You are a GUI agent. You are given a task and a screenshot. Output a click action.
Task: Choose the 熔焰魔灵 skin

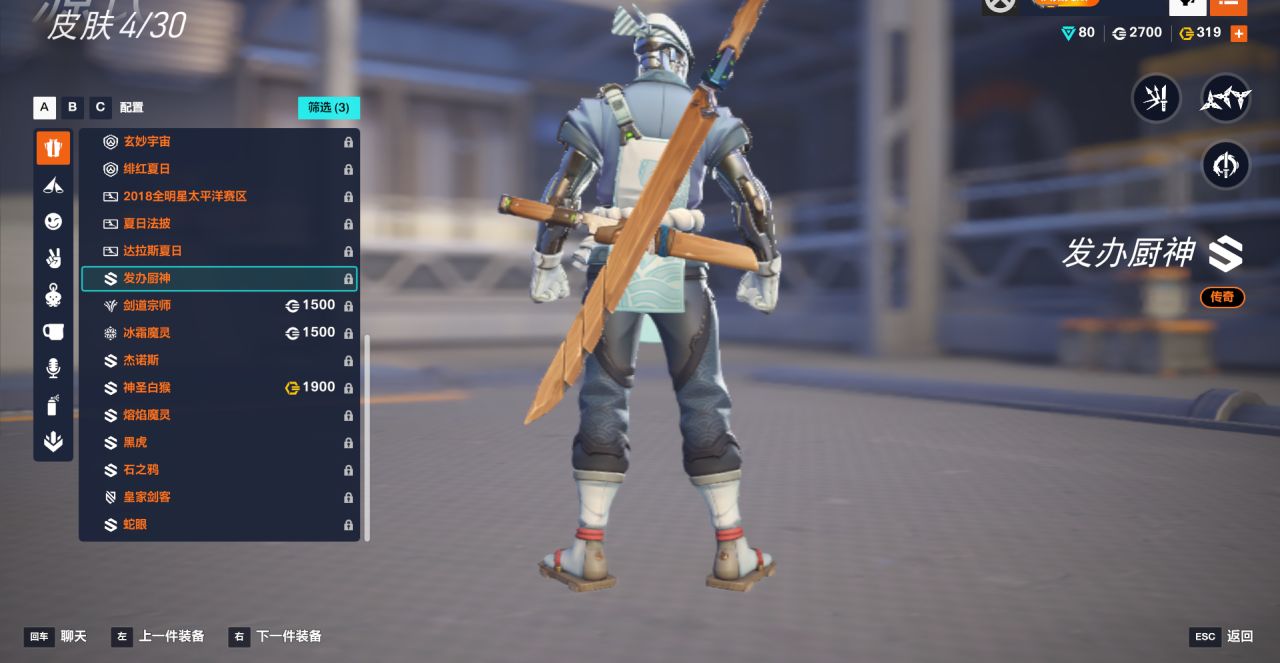pyautogui.click(x=218, y=415)
